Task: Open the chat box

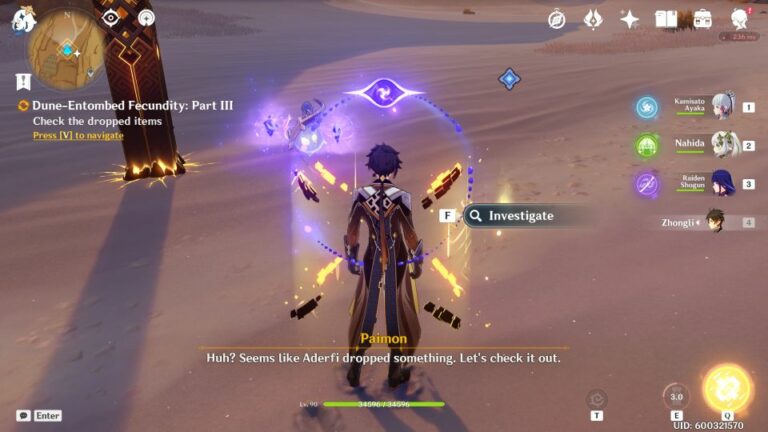Action: (24, 415)
